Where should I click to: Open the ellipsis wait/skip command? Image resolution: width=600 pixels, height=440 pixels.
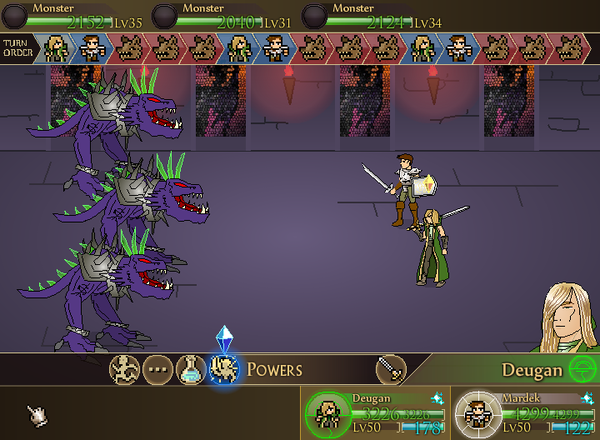point(157,370)
